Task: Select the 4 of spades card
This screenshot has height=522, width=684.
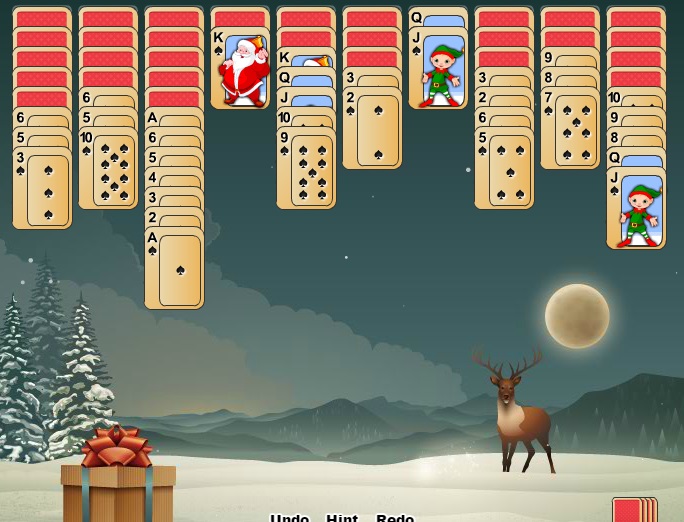Action: [174, 178]
